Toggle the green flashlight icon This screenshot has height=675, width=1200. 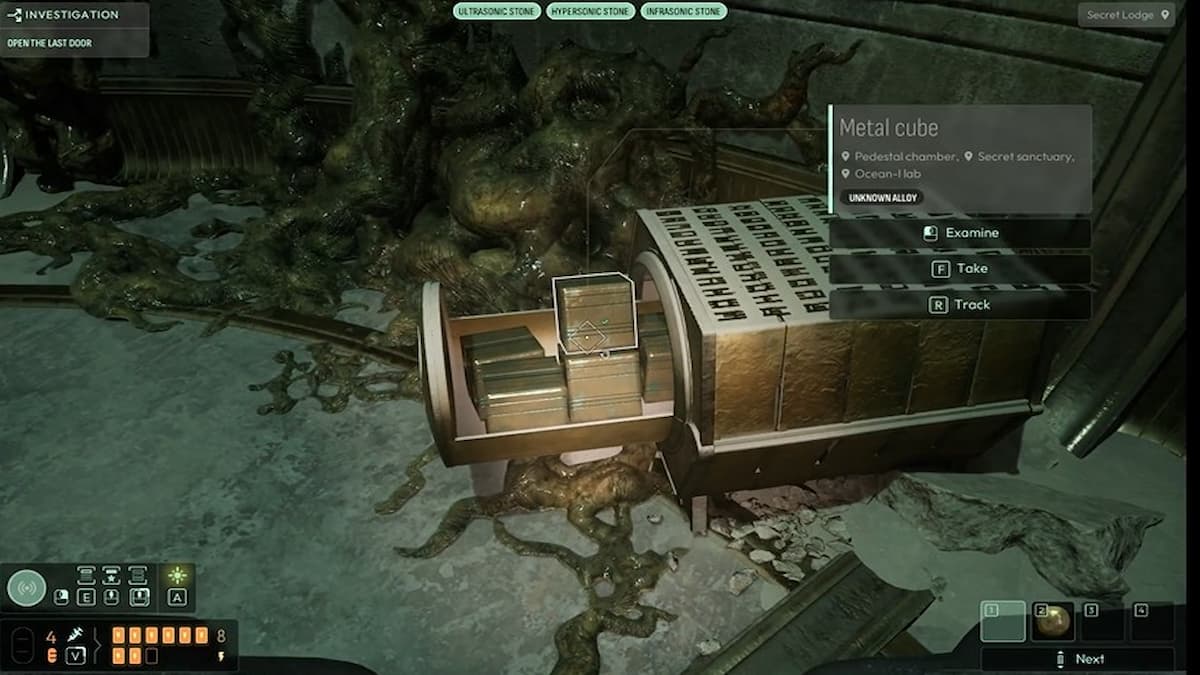(177, 576)
